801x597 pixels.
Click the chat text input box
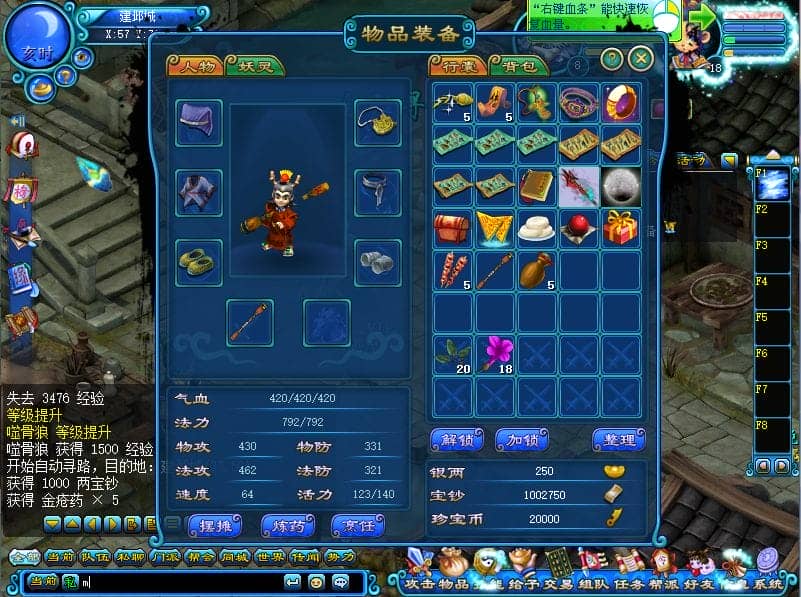tap(180, 581)
